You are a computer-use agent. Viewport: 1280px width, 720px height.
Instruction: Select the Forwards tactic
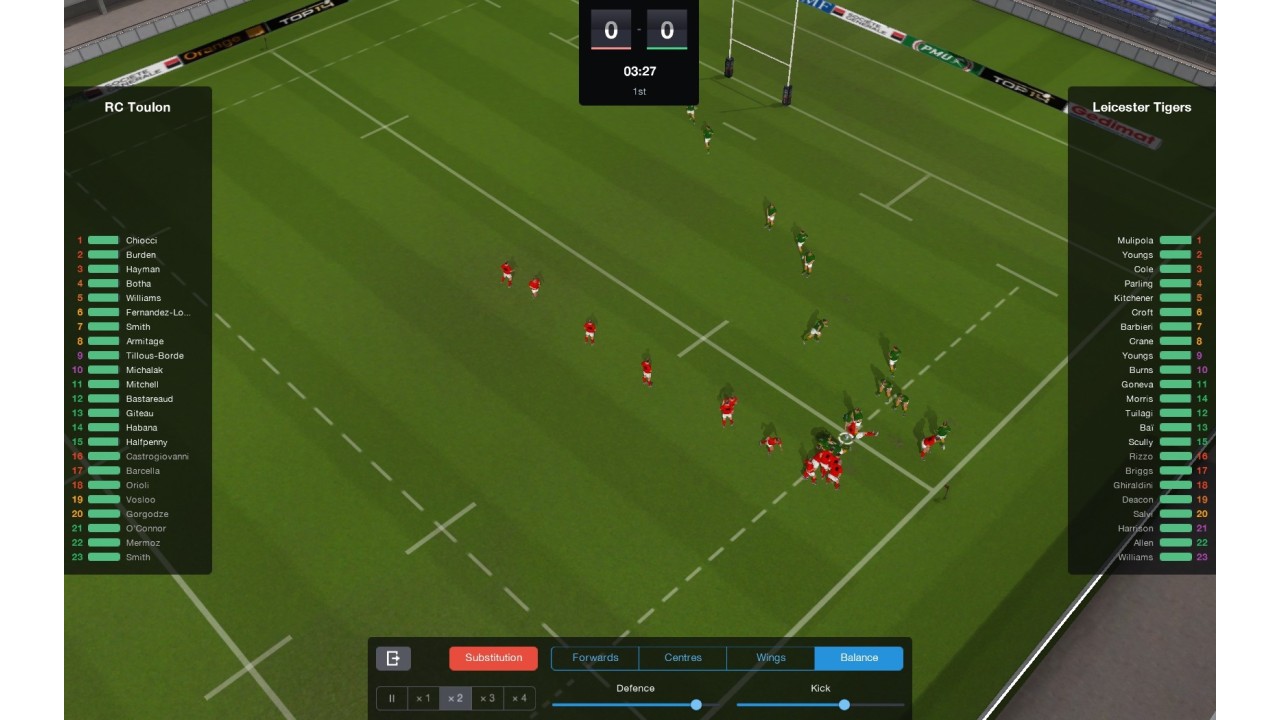pyautogui.click(x=595, y=658)
